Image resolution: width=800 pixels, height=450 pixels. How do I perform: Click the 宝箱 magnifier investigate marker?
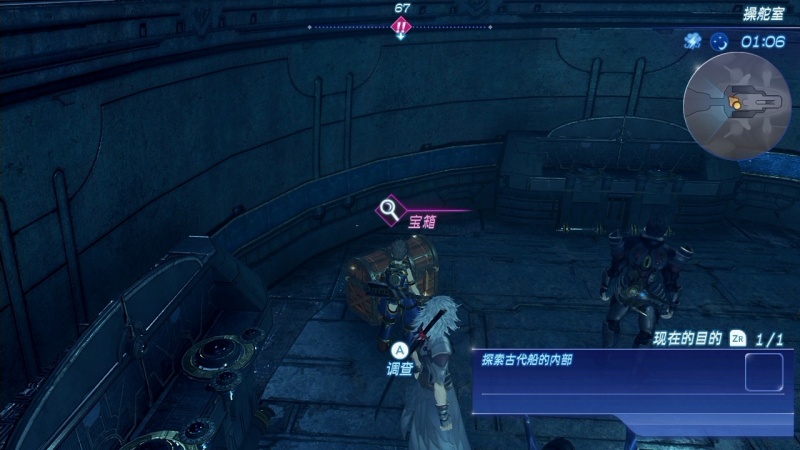click(x=389, y=210)
